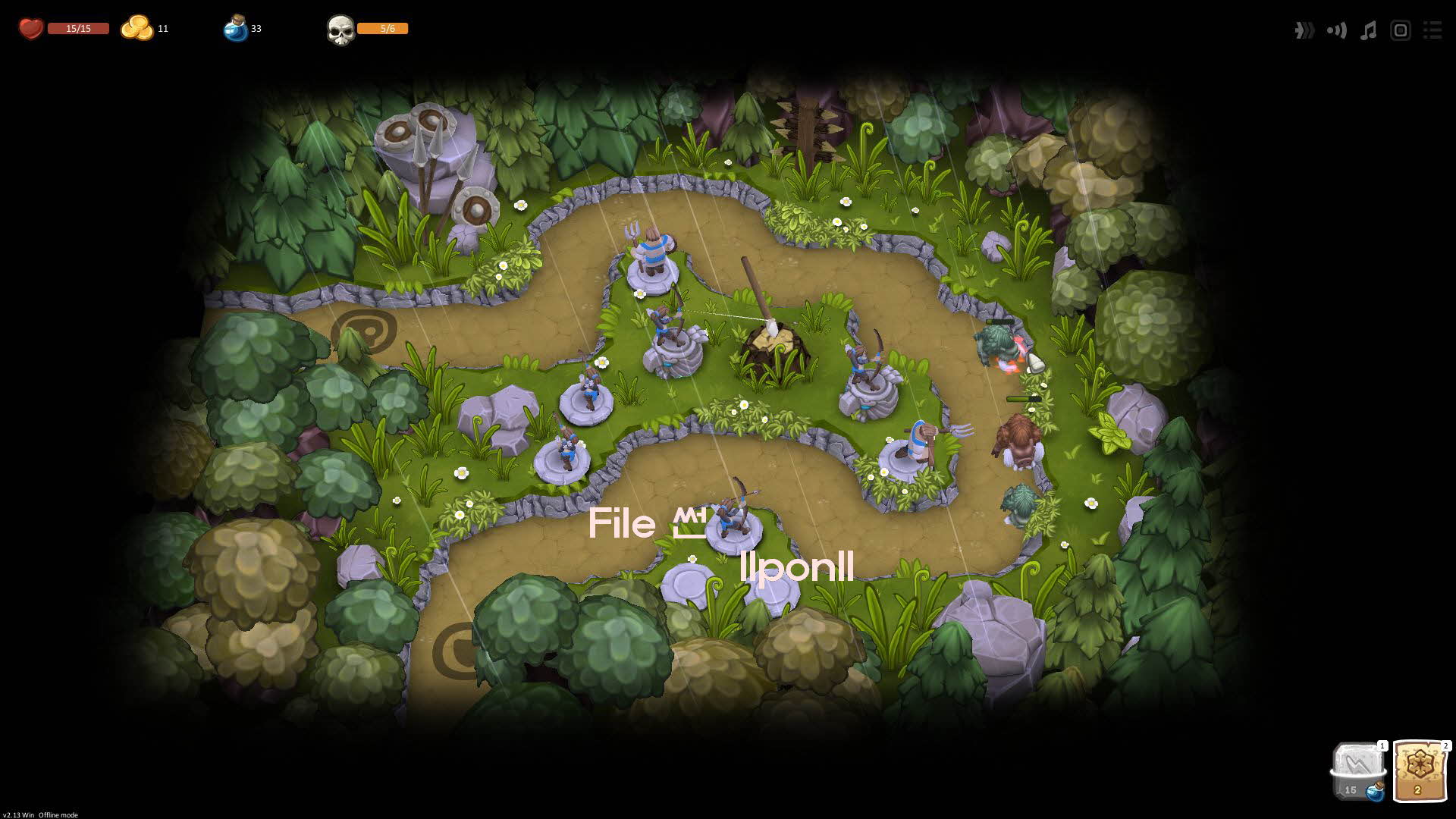The width and height of the screenshot is (1456, 819).
Task: Click the square fullscreen icon
Action: click(1400, 30)
